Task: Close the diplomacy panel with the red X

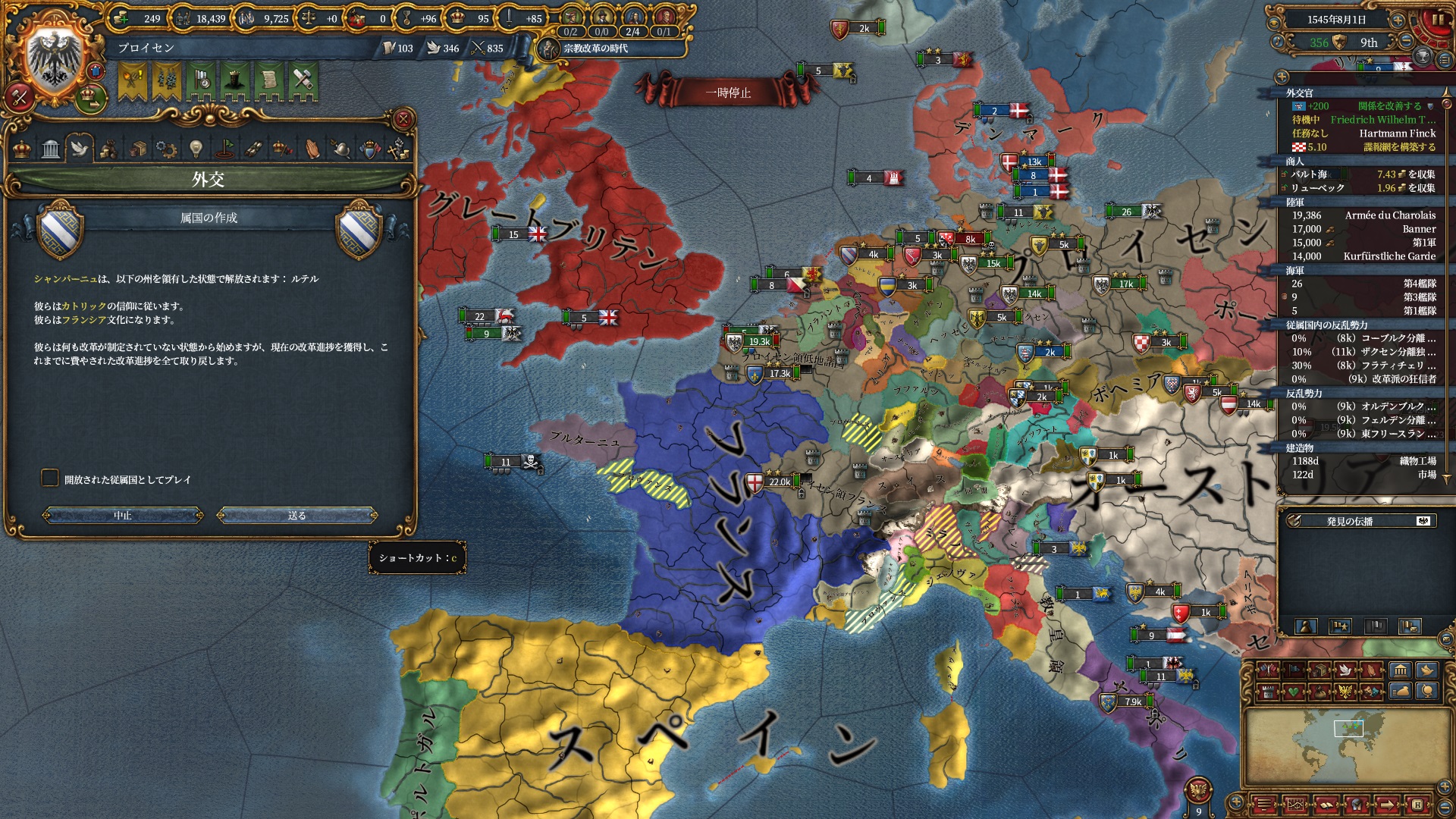Action: click(403, 119)
